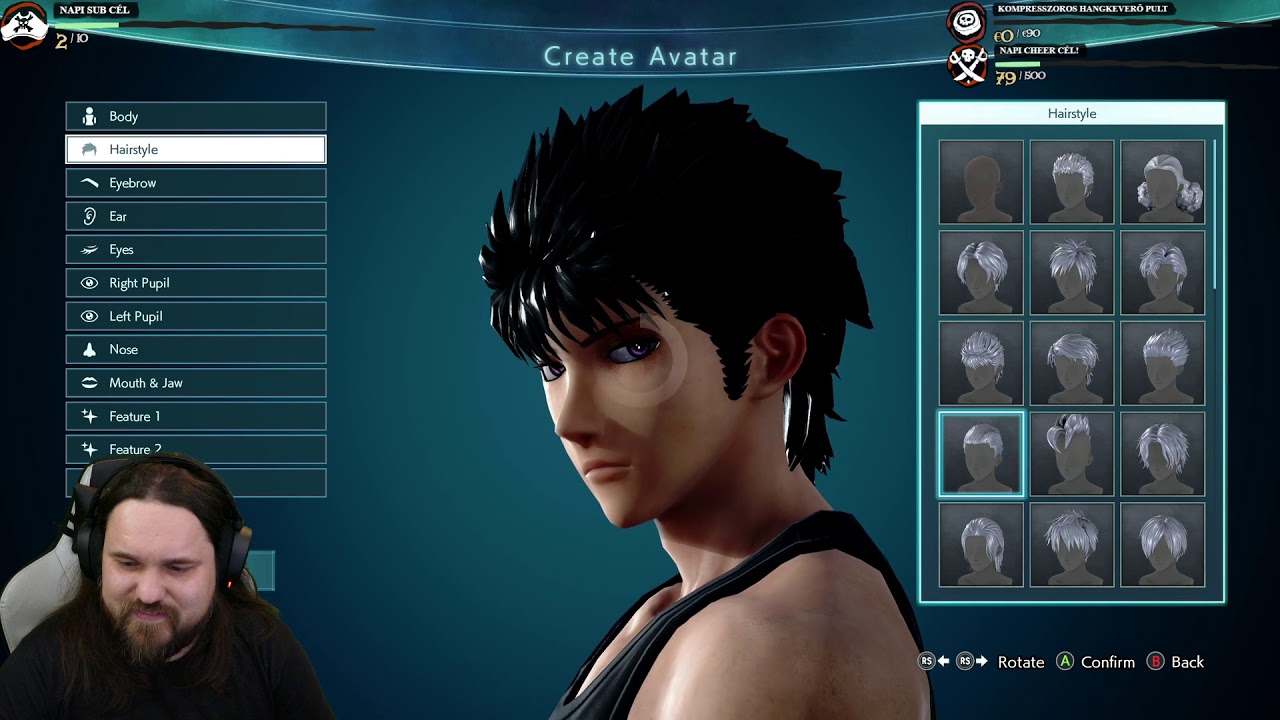Select the hairstyle with the looped top knot
This screenshot has height=720, width=1280.
(x=1071, y=453)
